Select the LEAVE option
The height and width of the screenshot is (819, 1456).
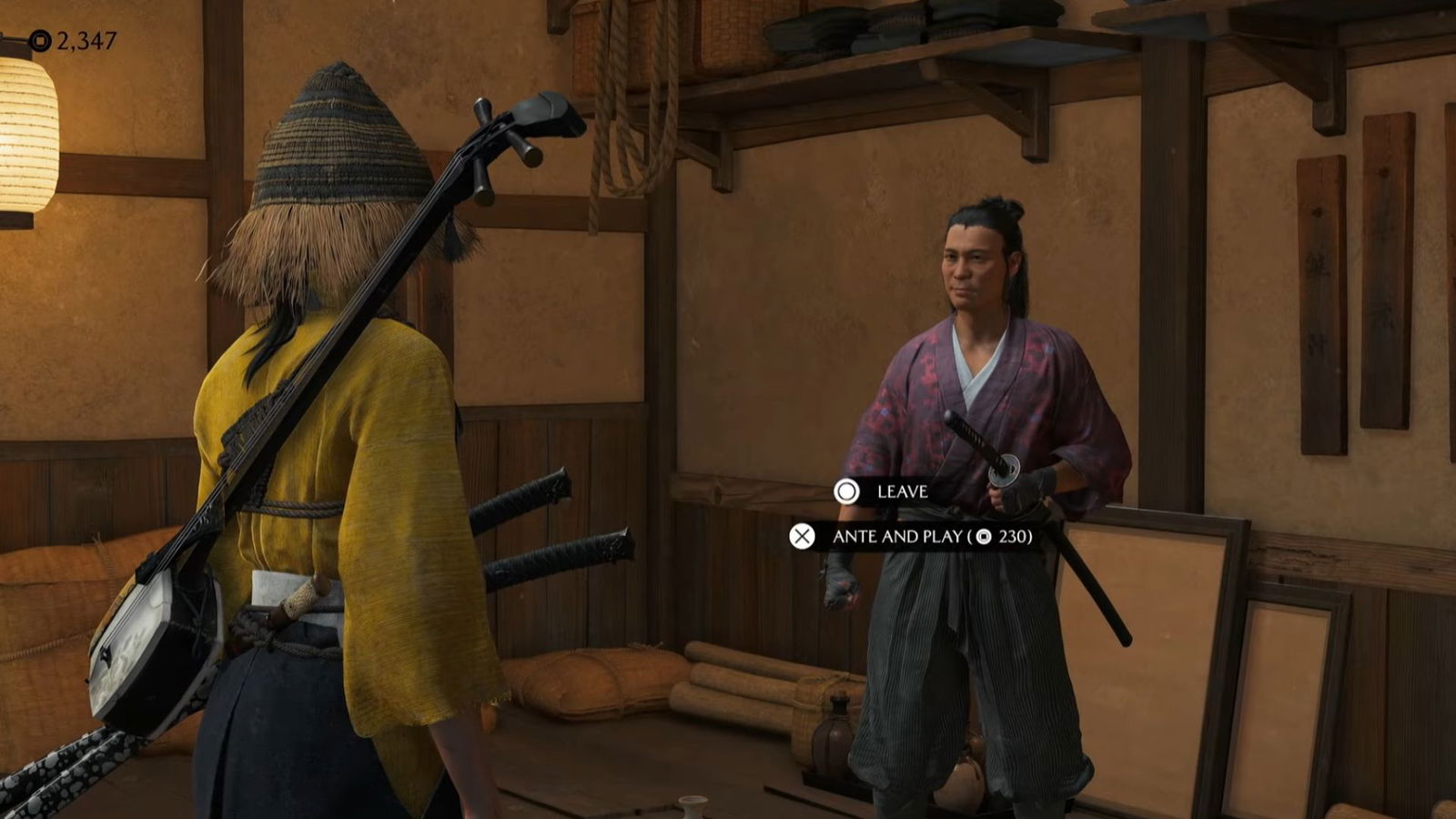899,493
